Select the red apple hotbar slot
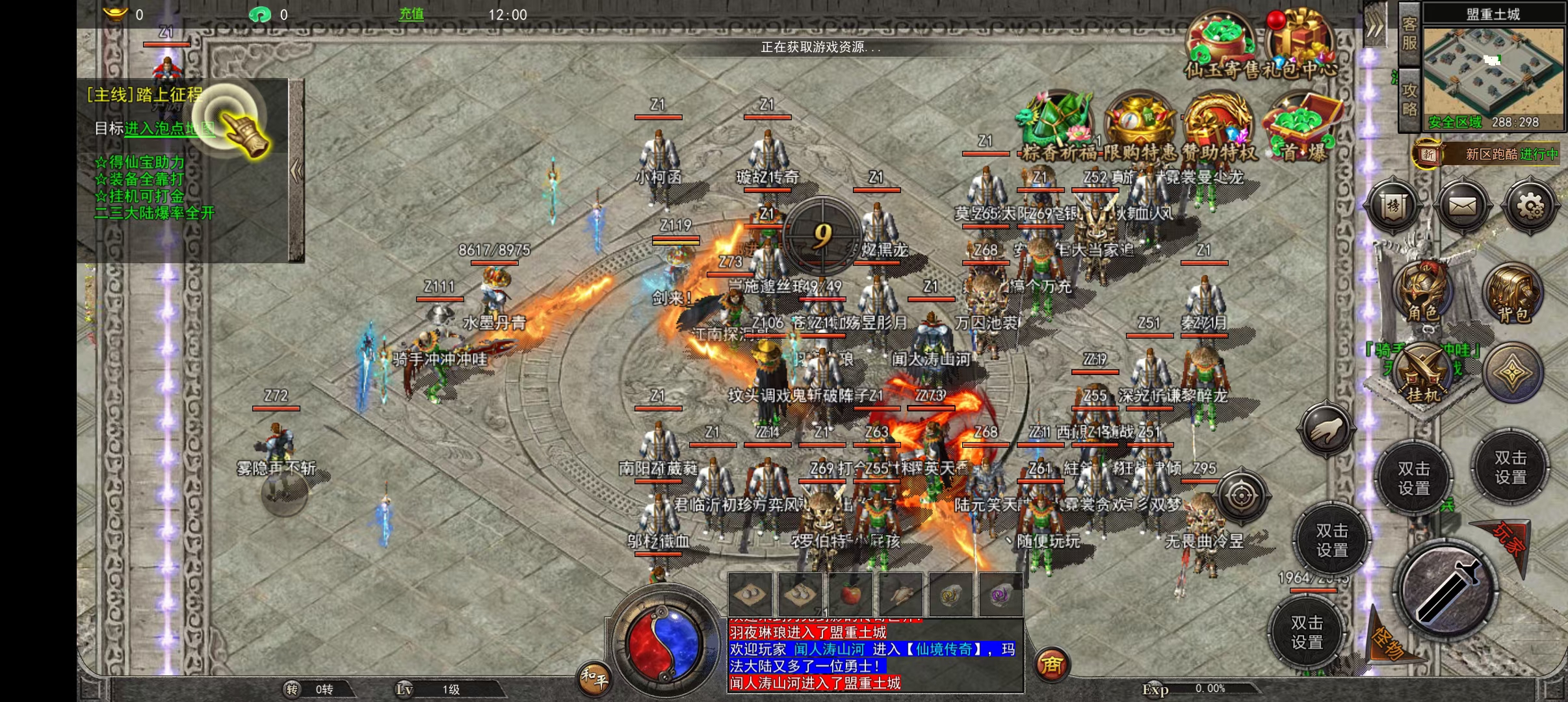The height and width of the screenshot is (702, 1568). (850, 594)
